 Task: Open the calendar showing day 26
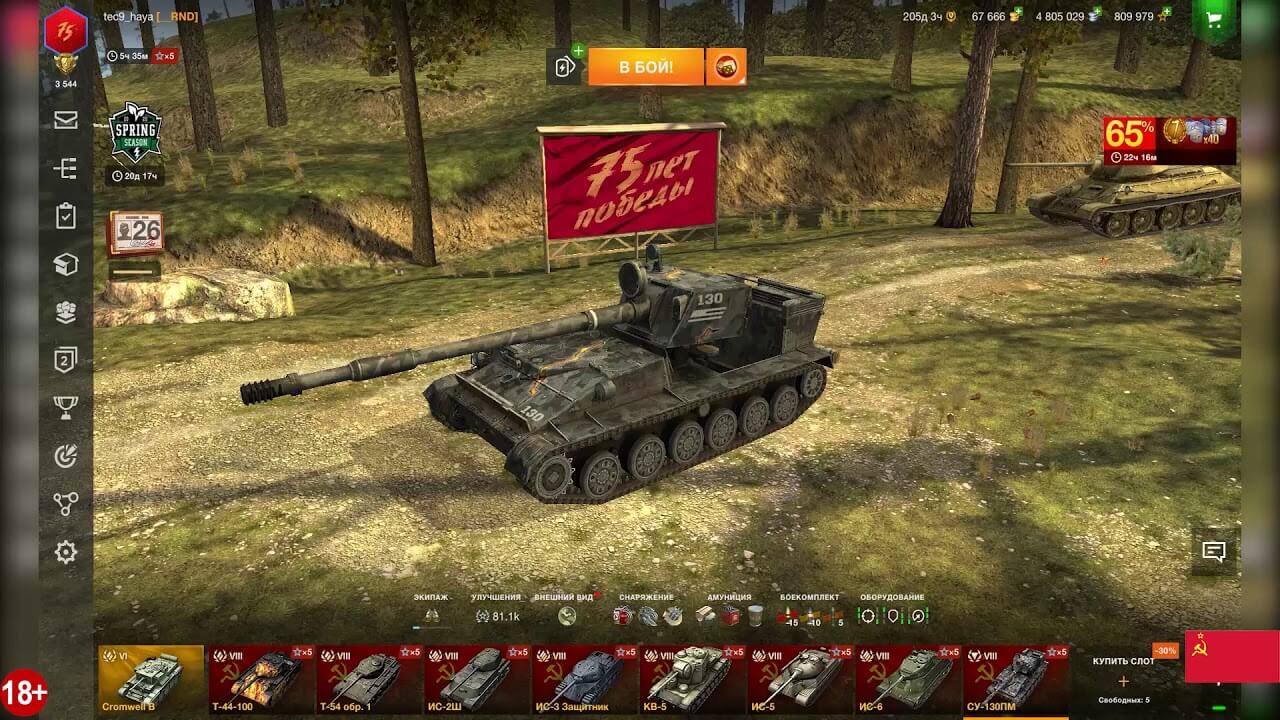click(x=135, y=230)
